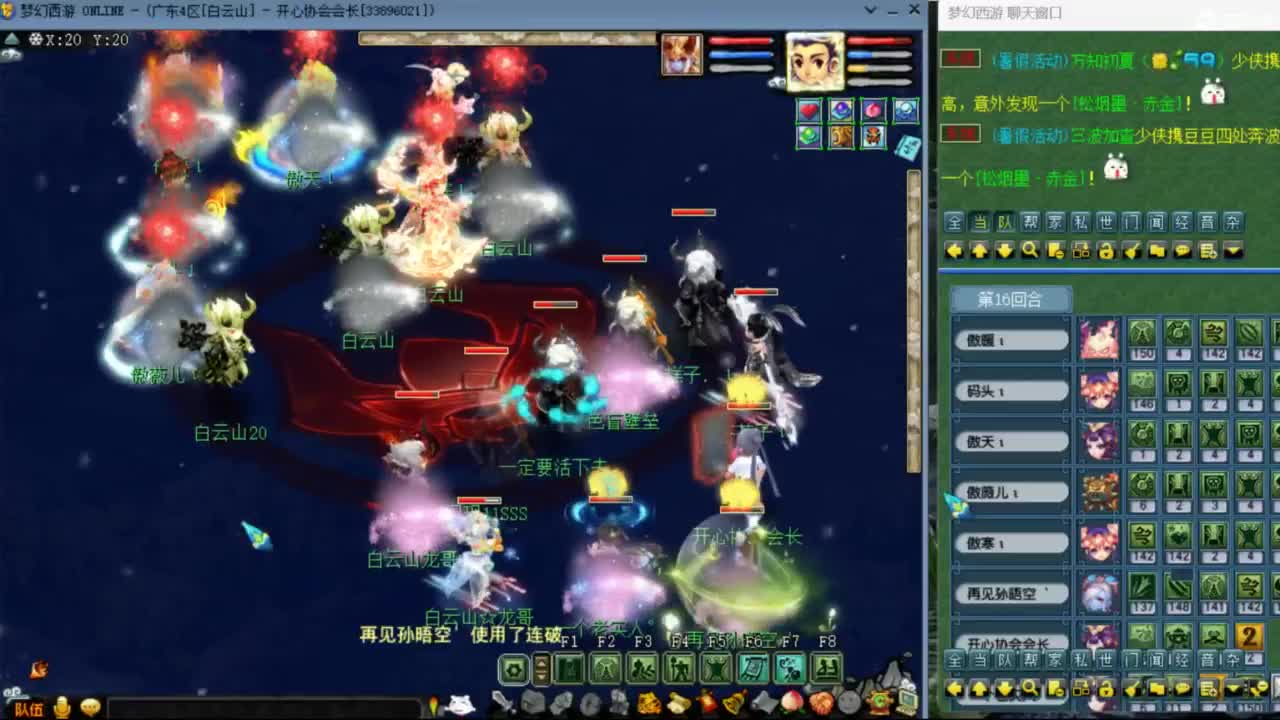Toggle the chat lock icon
This screenshot has height=720, width=1280.
click(1106, 251)
